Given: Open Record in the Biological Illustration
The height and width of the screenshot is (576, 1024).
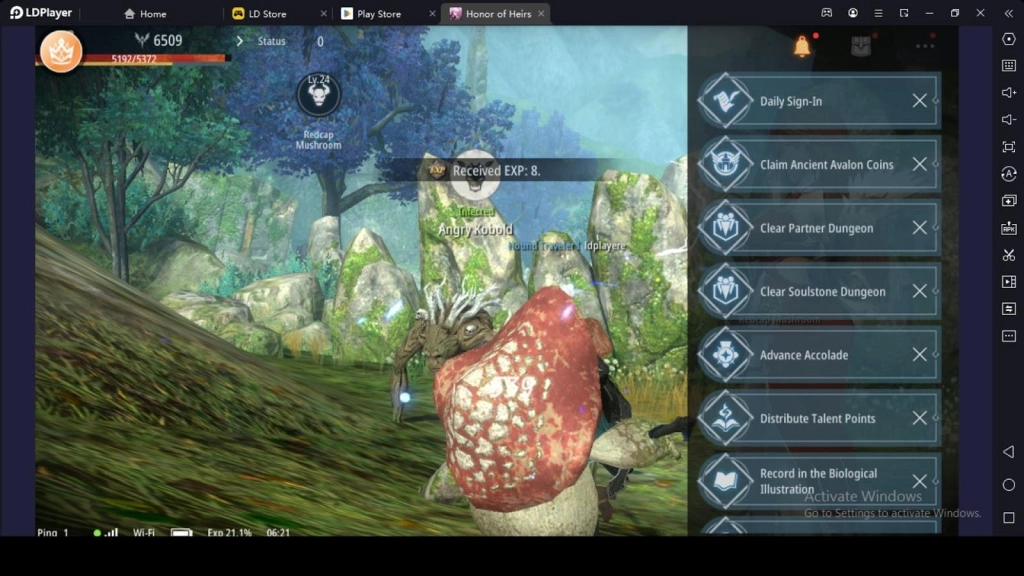Looking at the screenshot, I should coord(818,481).
